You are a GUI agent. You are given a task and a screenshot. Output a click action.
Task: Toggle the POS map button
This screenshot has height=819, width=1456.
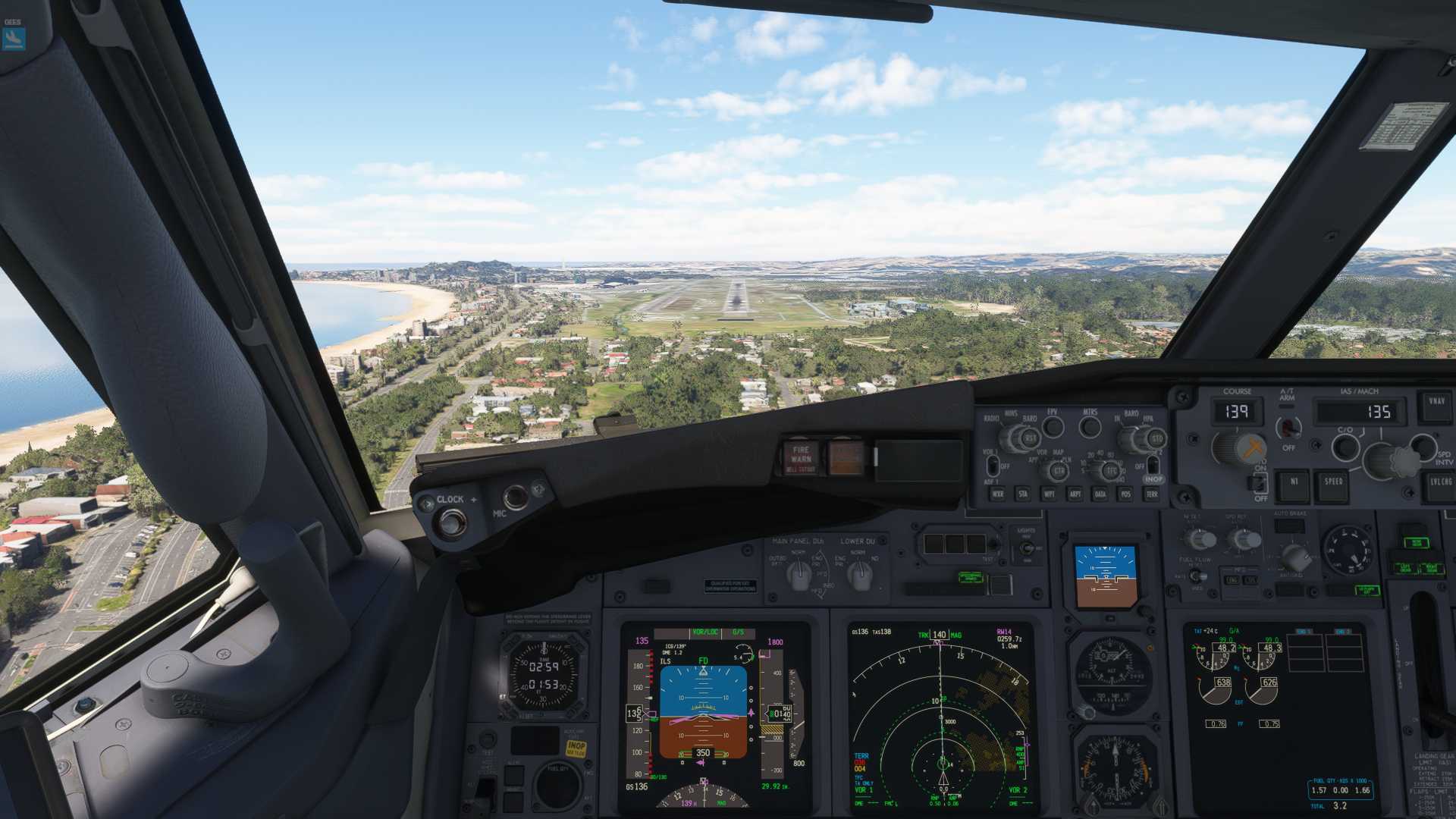[x=1125, y=494]
